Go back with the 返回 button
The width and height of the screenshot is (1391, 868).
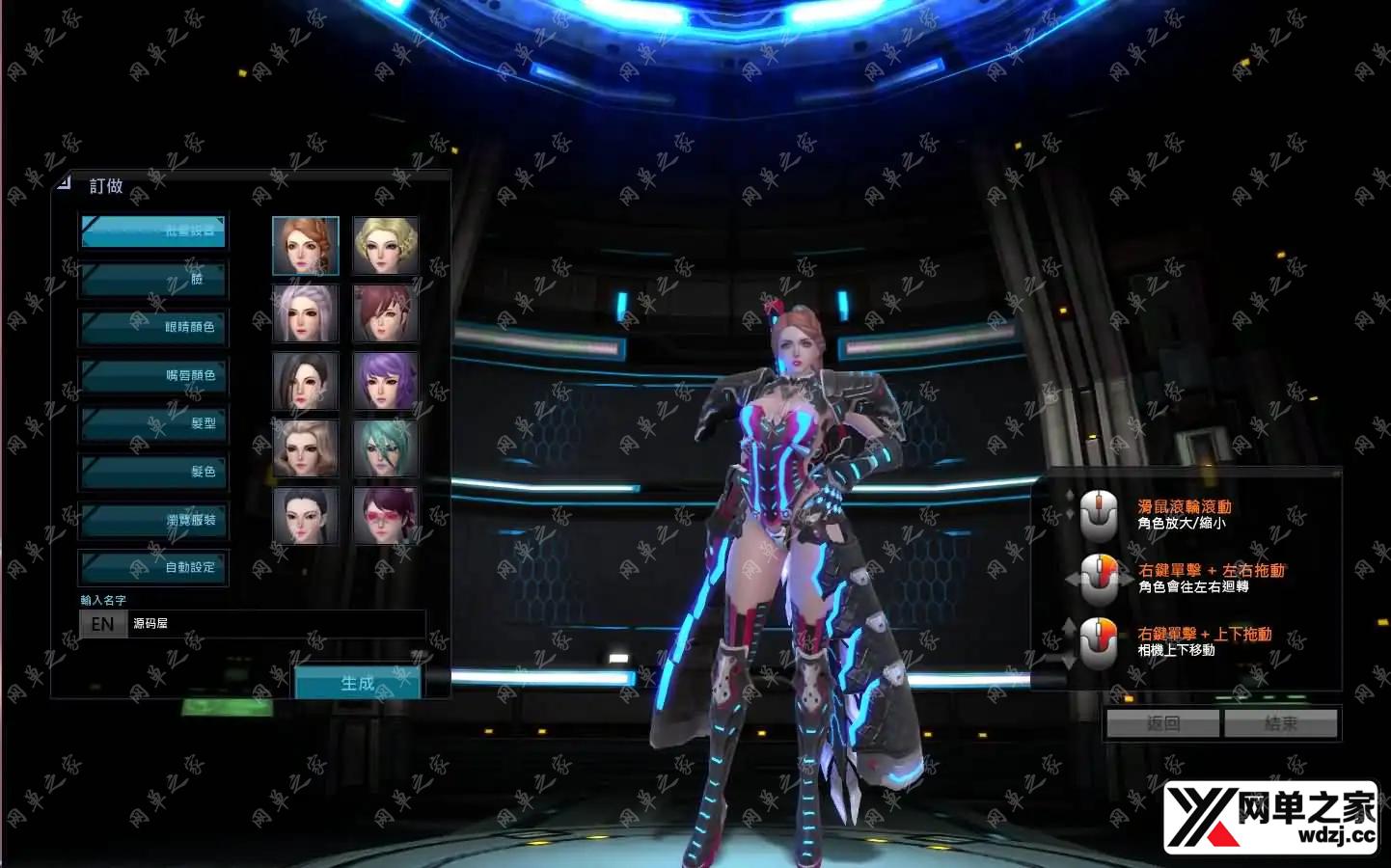(x=1163, y=723)
